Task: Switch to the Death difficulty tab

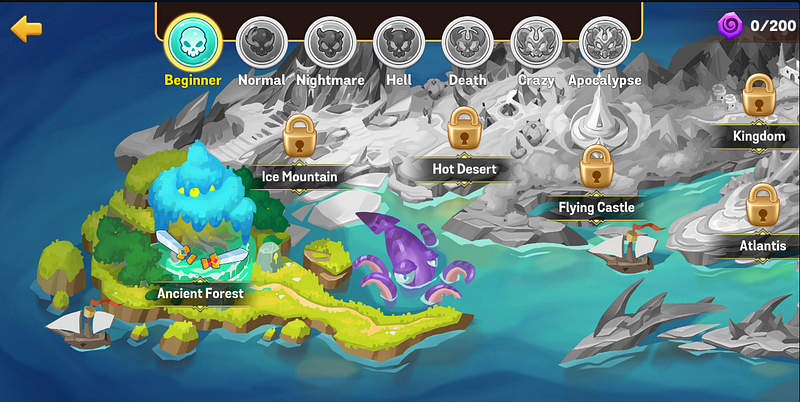Action: click(467, 43)
